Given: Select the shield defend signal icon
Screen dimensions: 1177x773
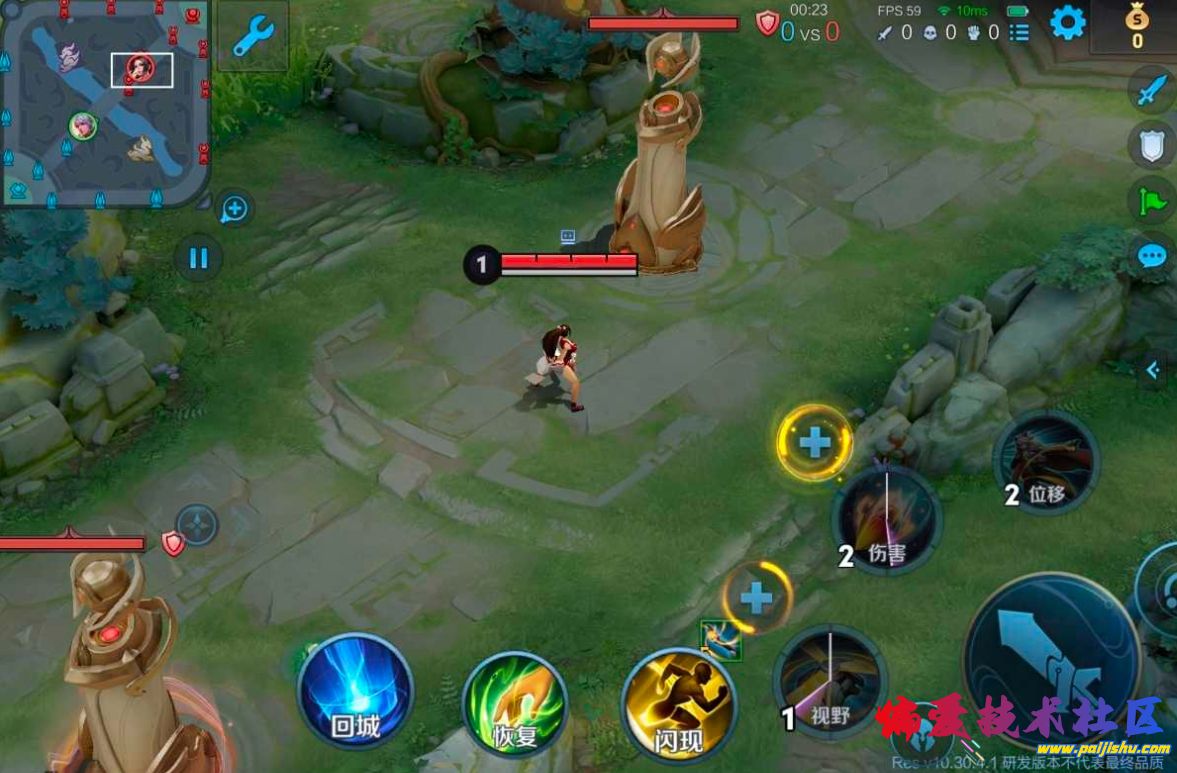Looking at the screenshot, I should click(x=1152, y=146).
